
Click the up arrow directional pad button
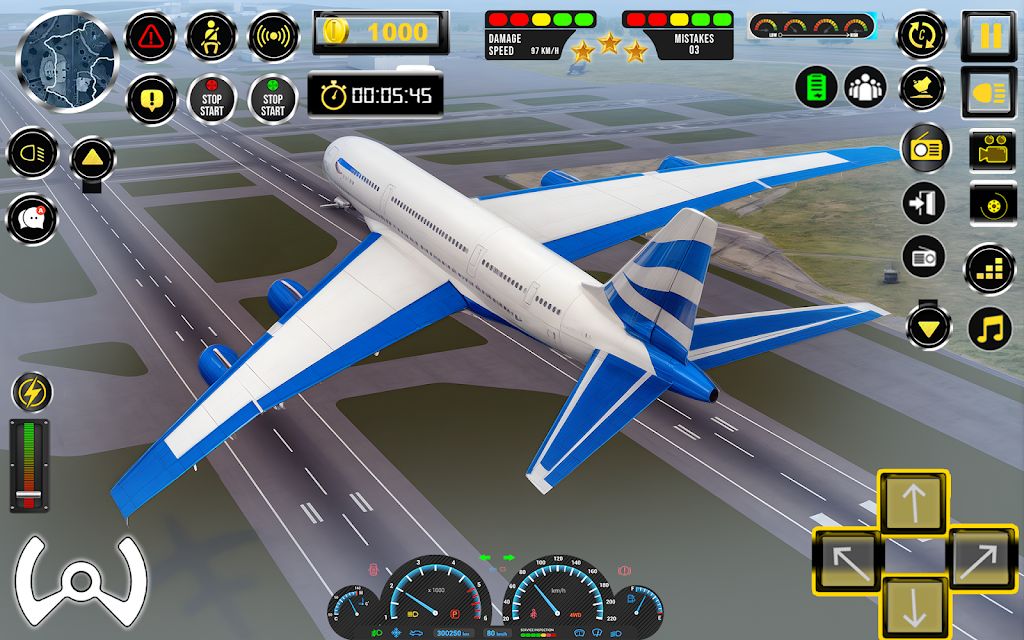coord(913,501)
